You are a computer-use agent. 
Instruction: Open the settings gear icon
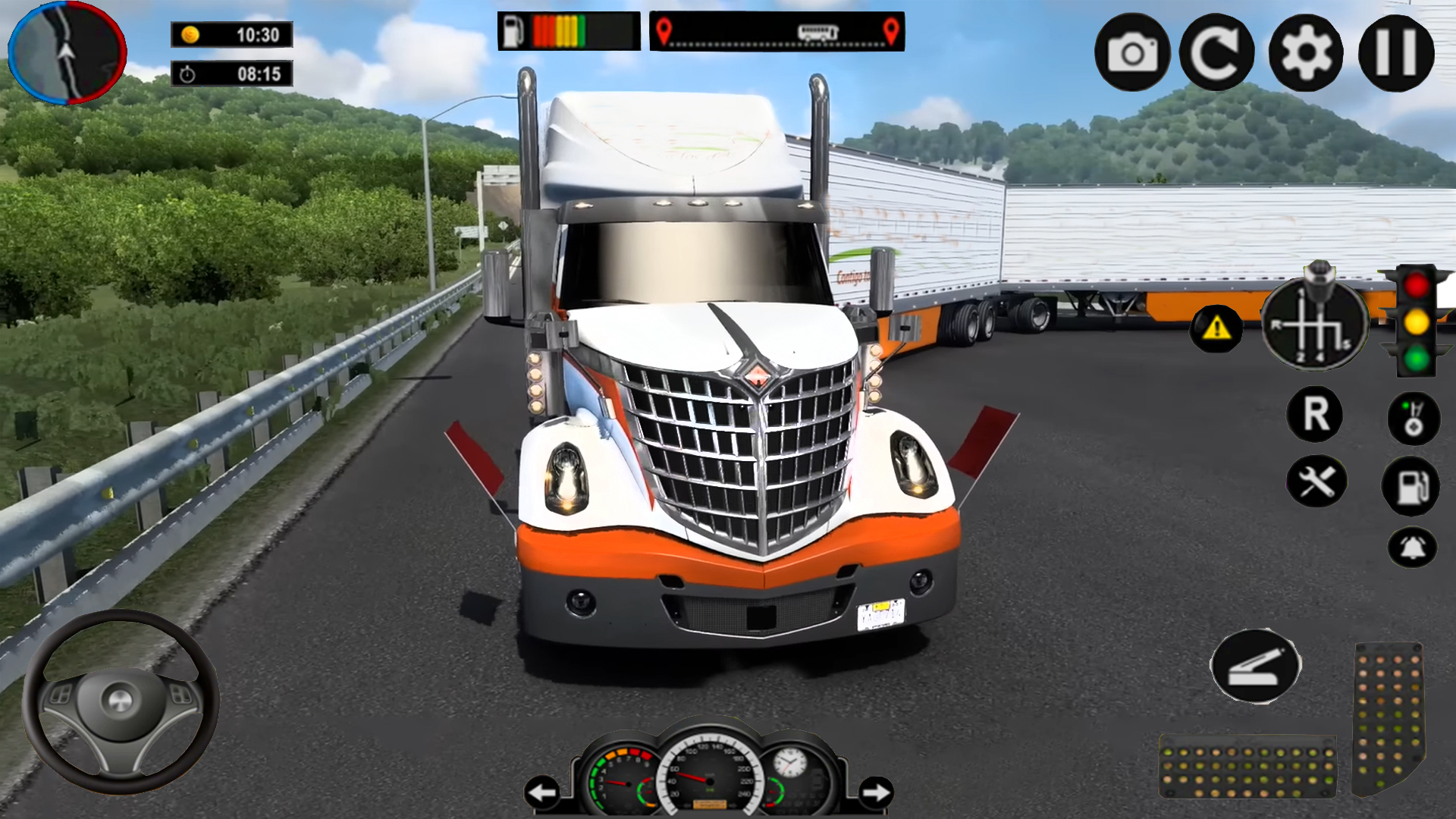(1306, 51)
